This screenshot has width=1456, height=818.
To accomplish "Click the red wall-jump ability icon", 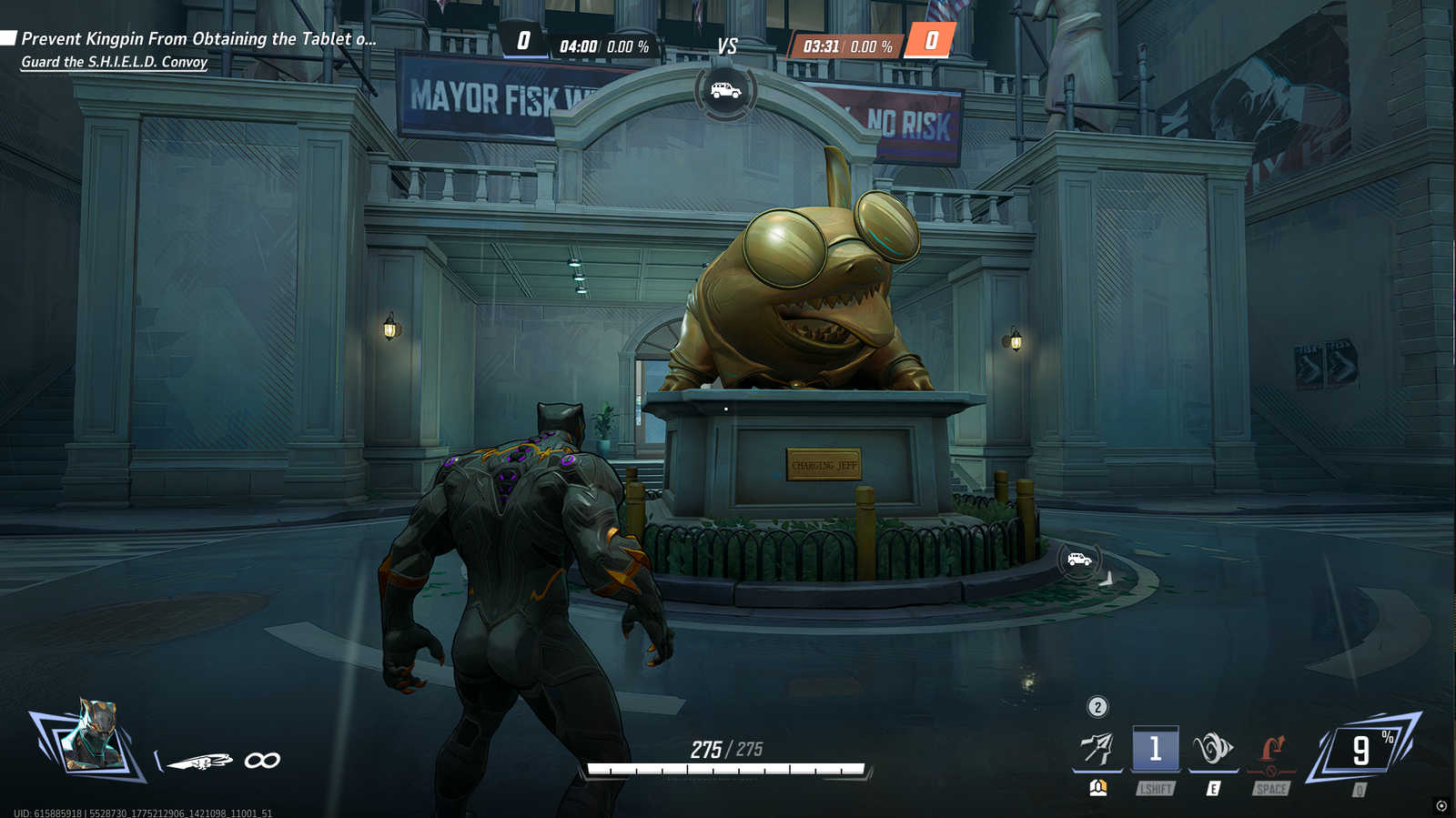I will pos(1271,751).
